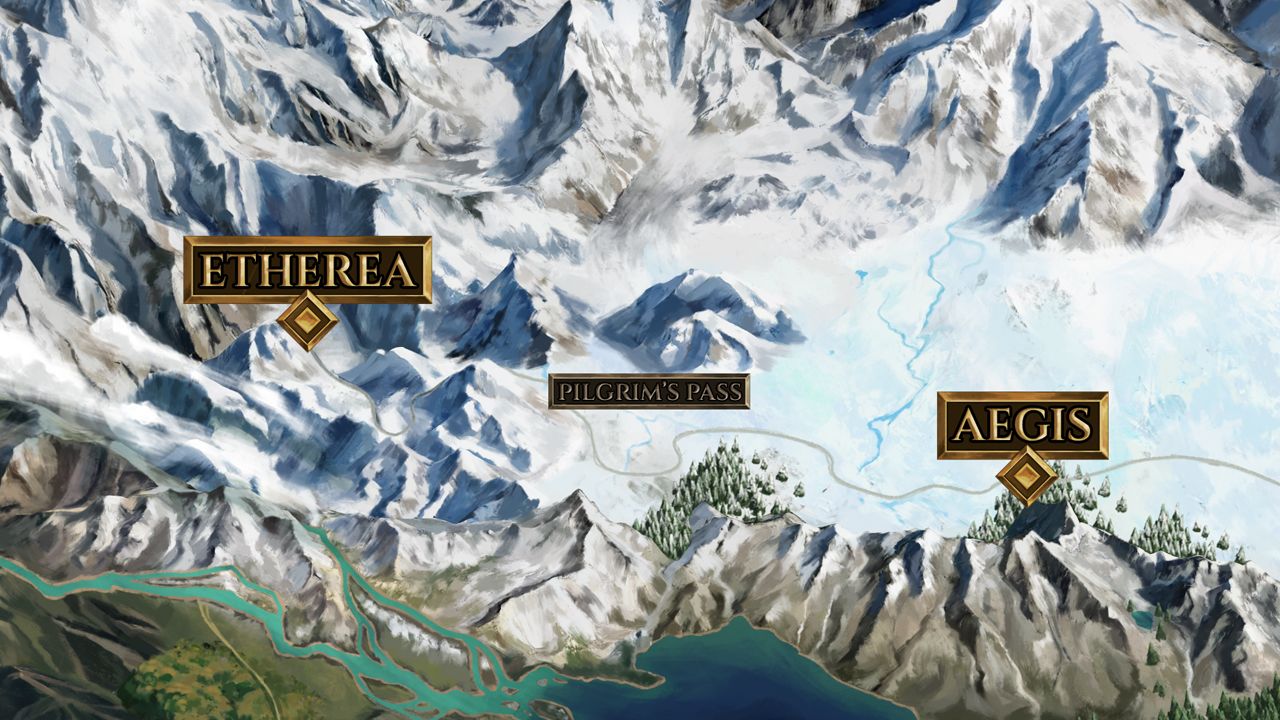Click the gold emblem below the Etherea banner

coord(309,318)
